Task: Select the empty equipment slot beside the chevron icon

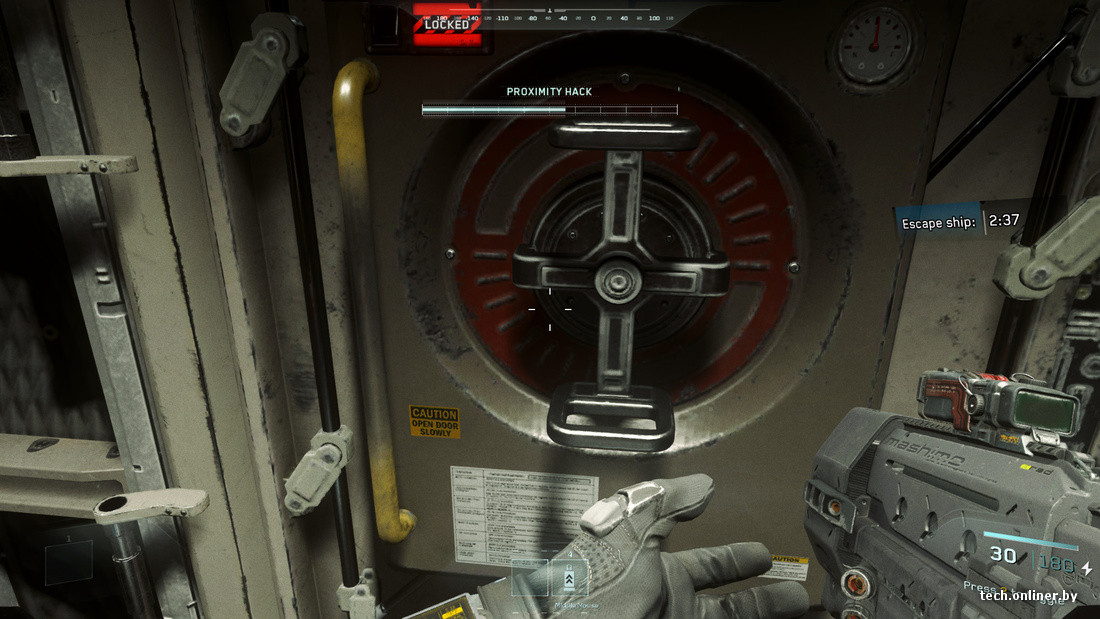Action: (529, 578)
